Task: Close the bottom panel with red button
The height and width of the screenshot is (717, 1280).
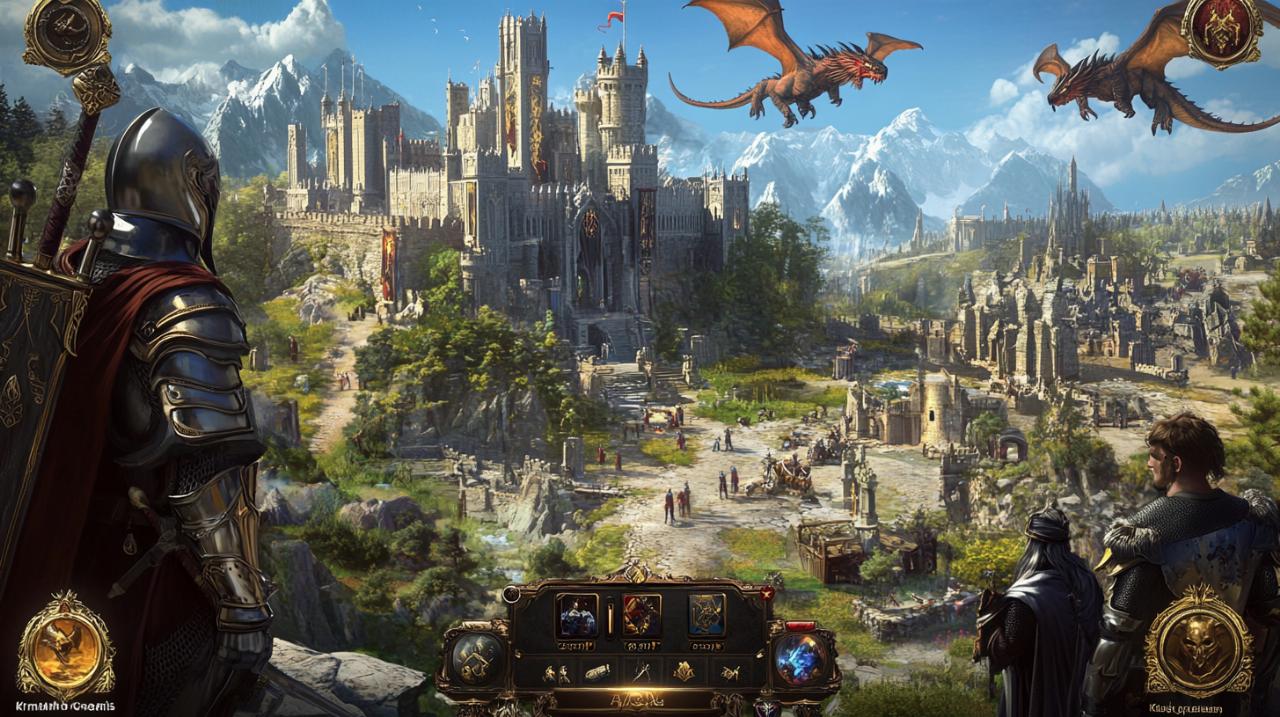Action: [x=767, y=593]
